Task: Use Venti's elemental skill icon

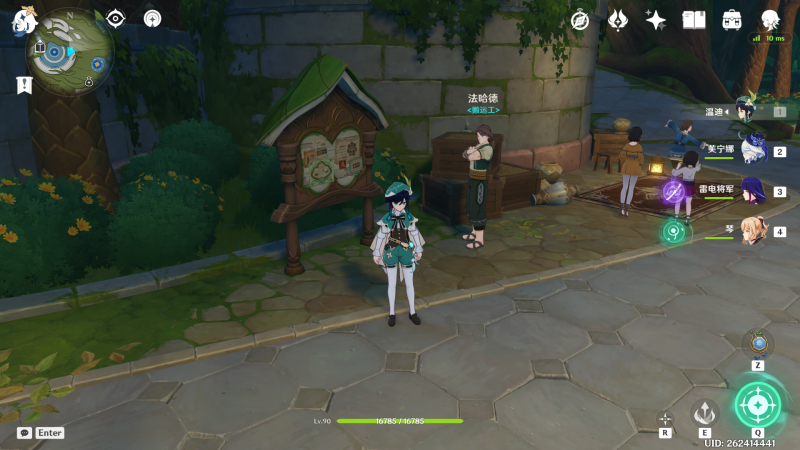Action: pyautogui.click(x=705, y=413)
